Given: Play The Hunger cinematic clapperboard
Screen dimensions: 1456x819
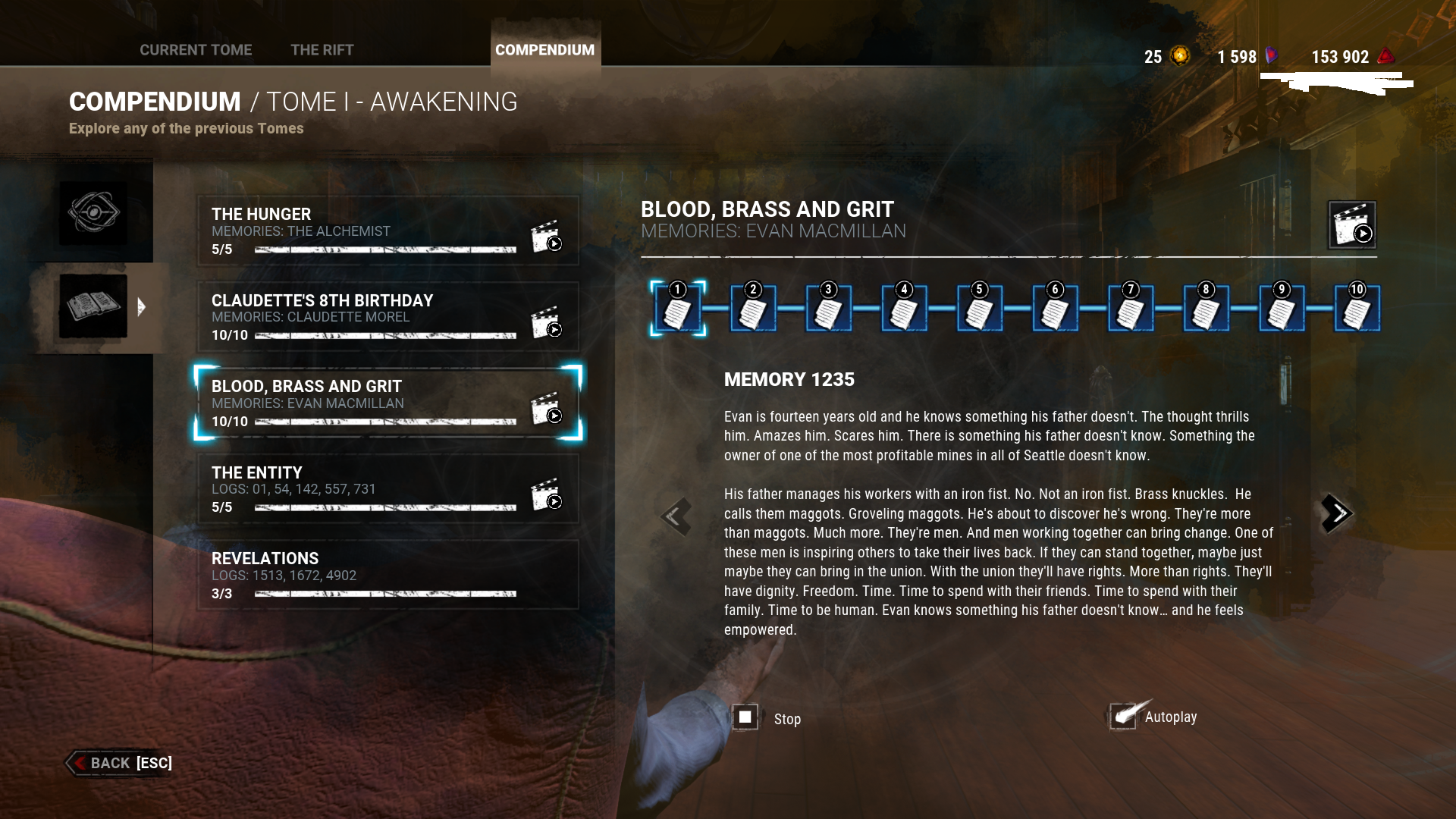Looking at the screenshot, I should [x=546, y=237].
